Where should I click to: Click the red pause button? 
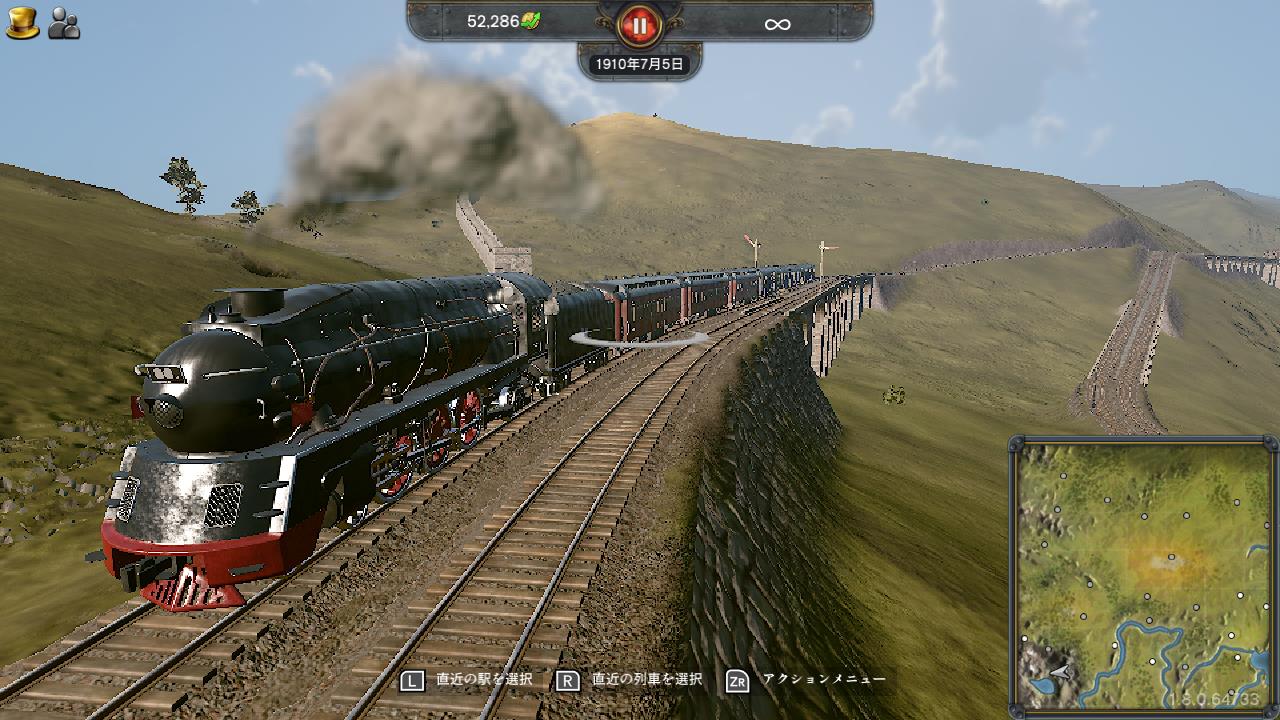point(640,24)
